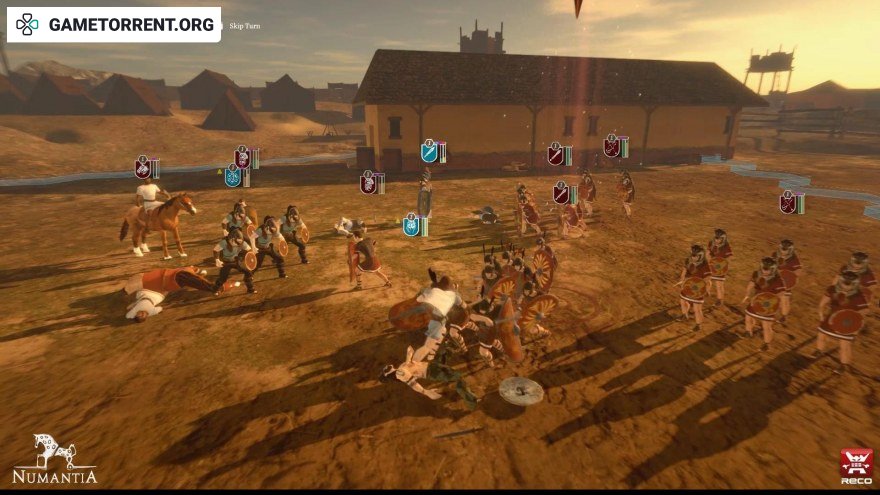Open the GAMETORRENT.ORG watermark link
Image resolution: width=880 pixels, height=495 pixels.
114,24
